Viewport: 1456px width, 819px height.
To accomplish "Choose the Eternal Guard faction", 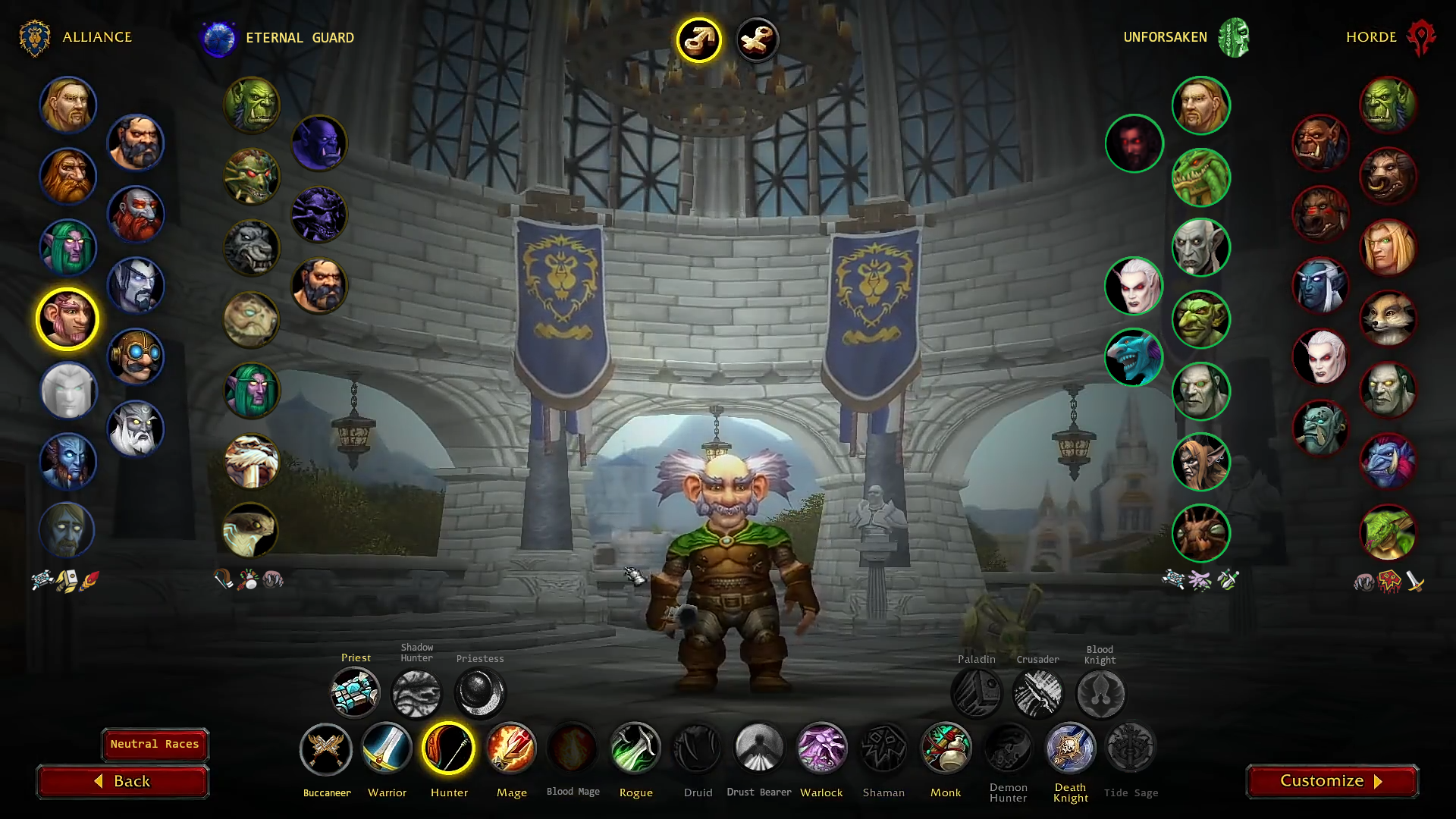I will tap(218, 38).
